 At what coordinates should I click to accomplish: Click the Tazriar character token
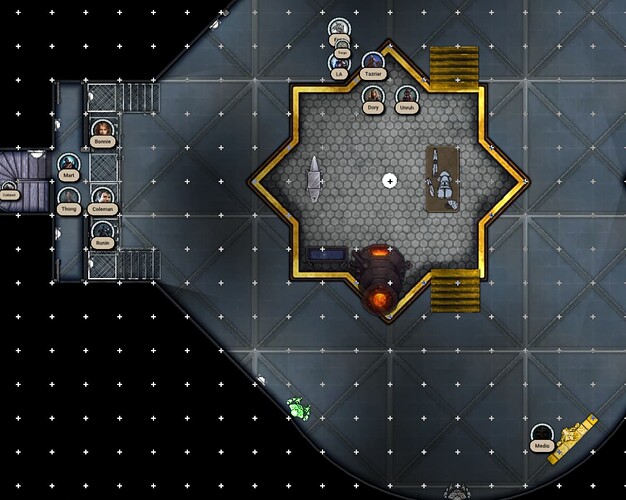tap(373, 63)
